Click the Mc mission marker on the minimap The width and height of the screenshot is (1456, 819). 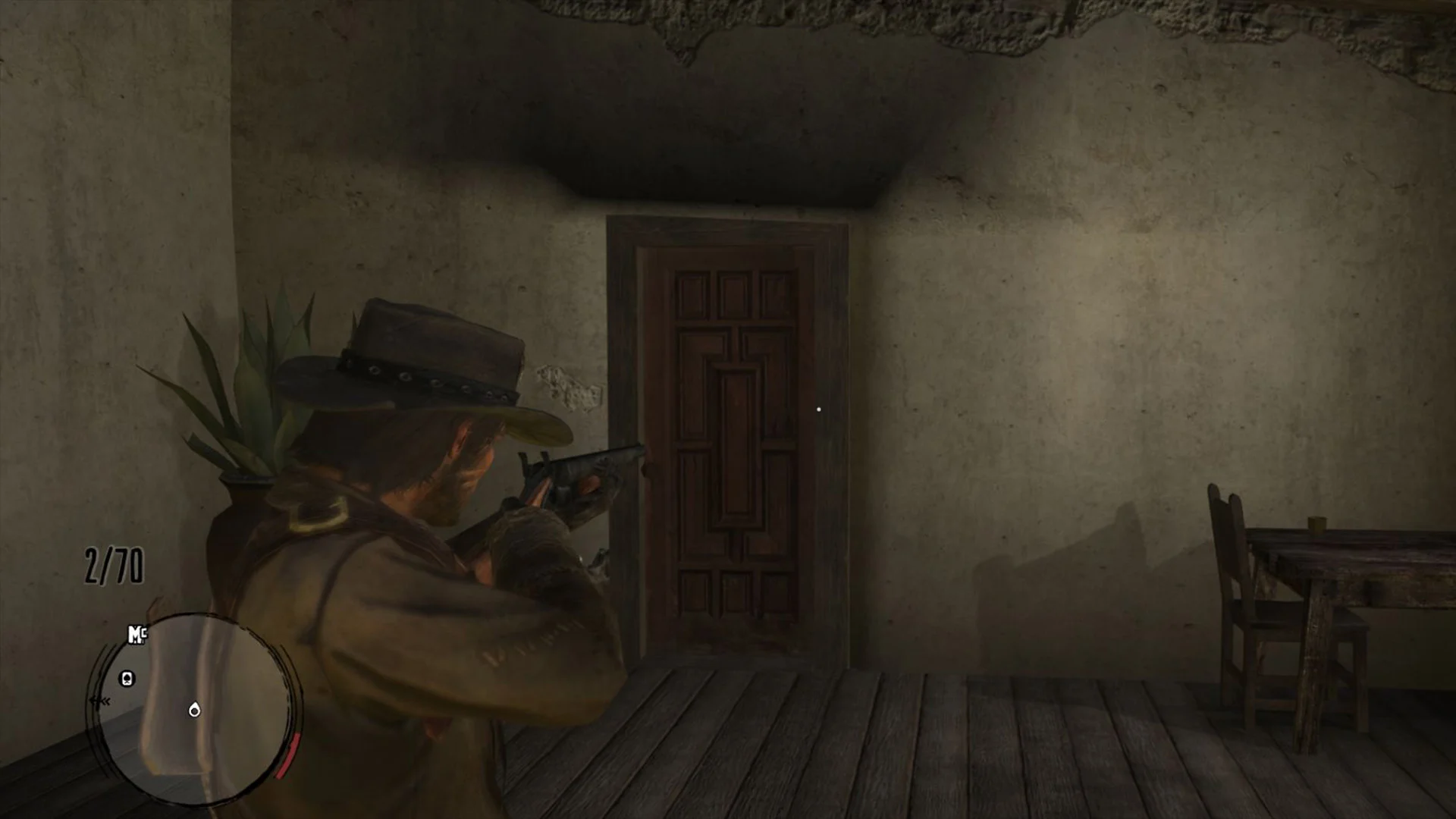pyautogui.click(x=136, y=634)
